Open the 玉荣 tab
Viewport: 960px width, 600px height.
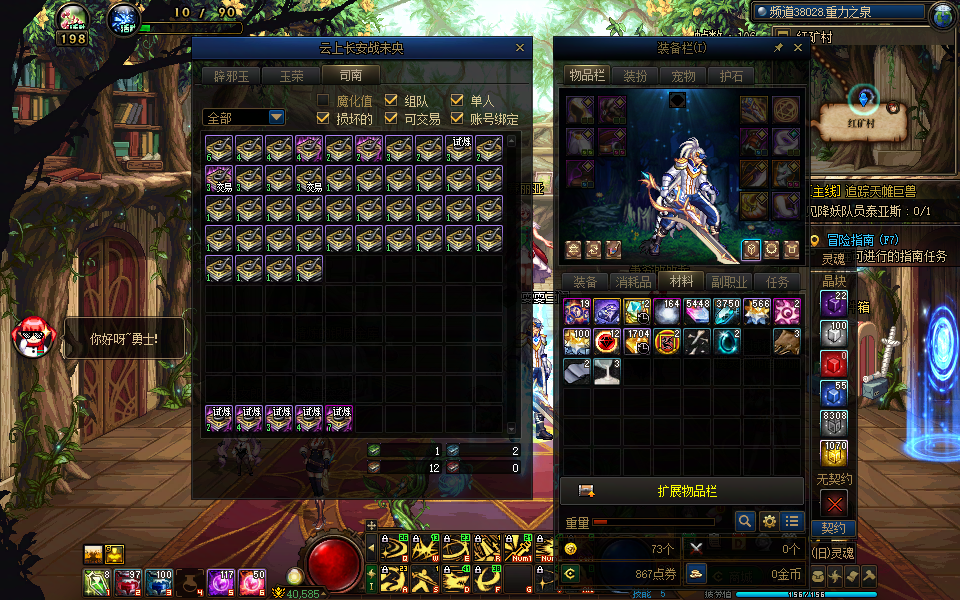pyautogui.click(x=291, y=75)
